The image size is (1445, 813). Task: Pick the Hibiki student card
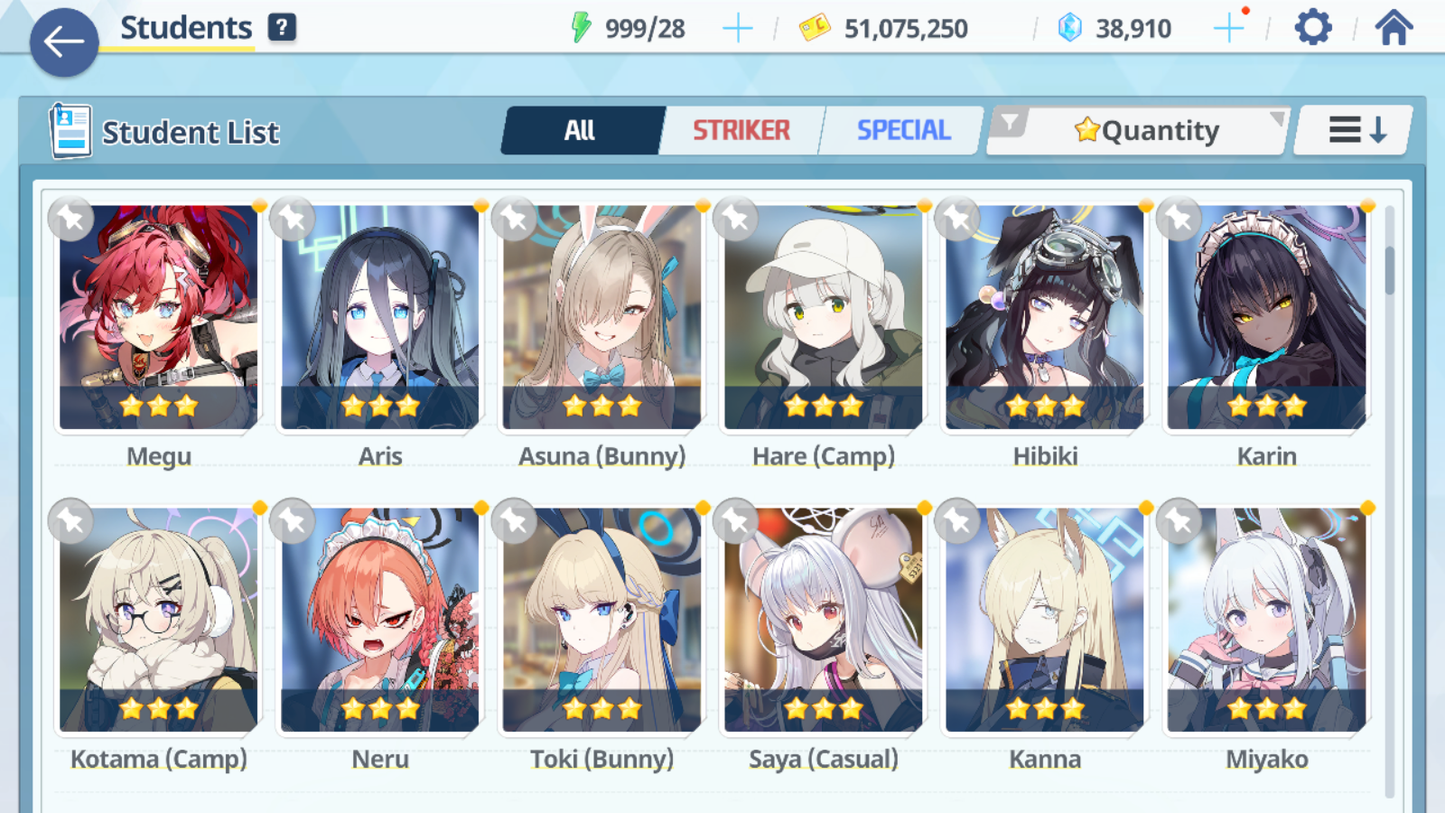pyautogui.click(x=1045, y=318)
